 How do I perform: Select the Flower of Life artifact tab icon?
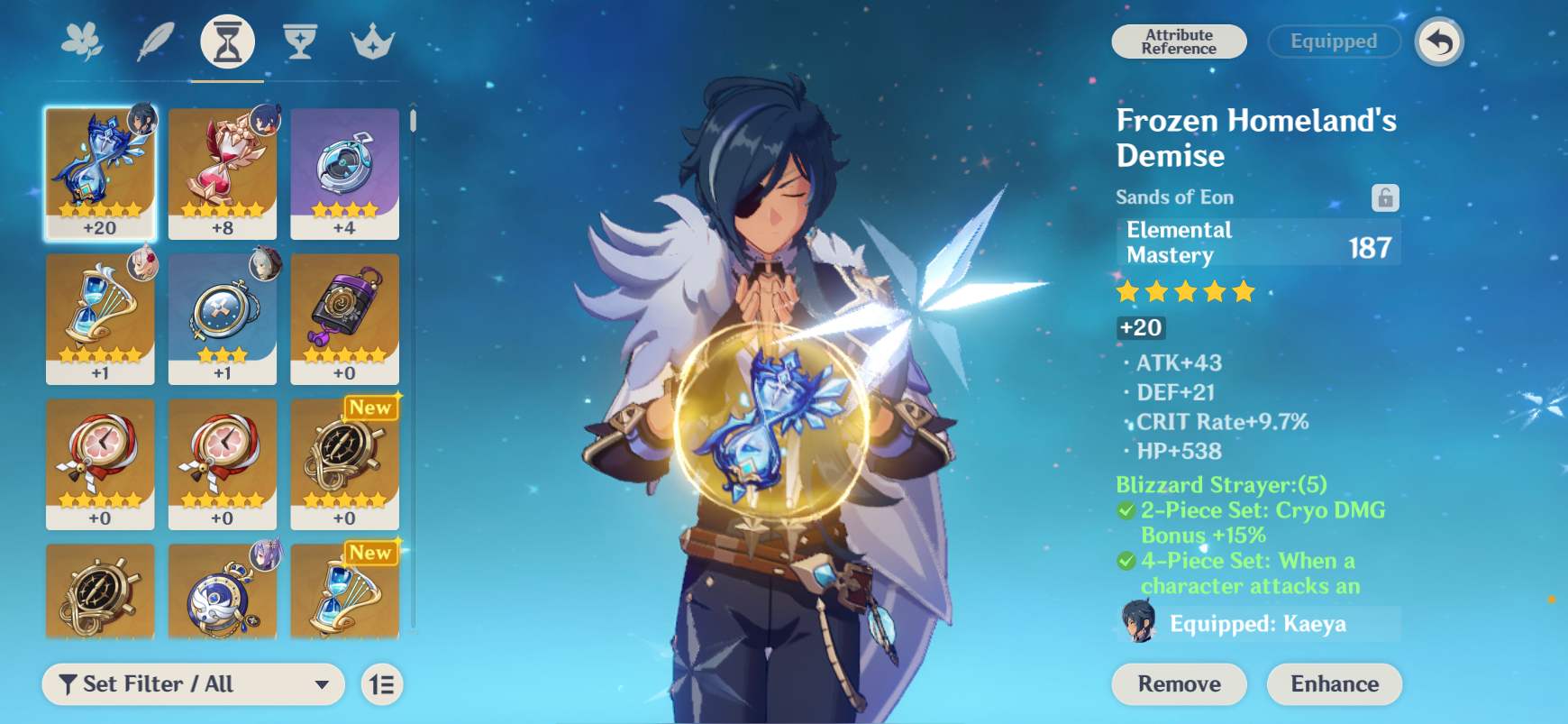click(x=81, y=39)
